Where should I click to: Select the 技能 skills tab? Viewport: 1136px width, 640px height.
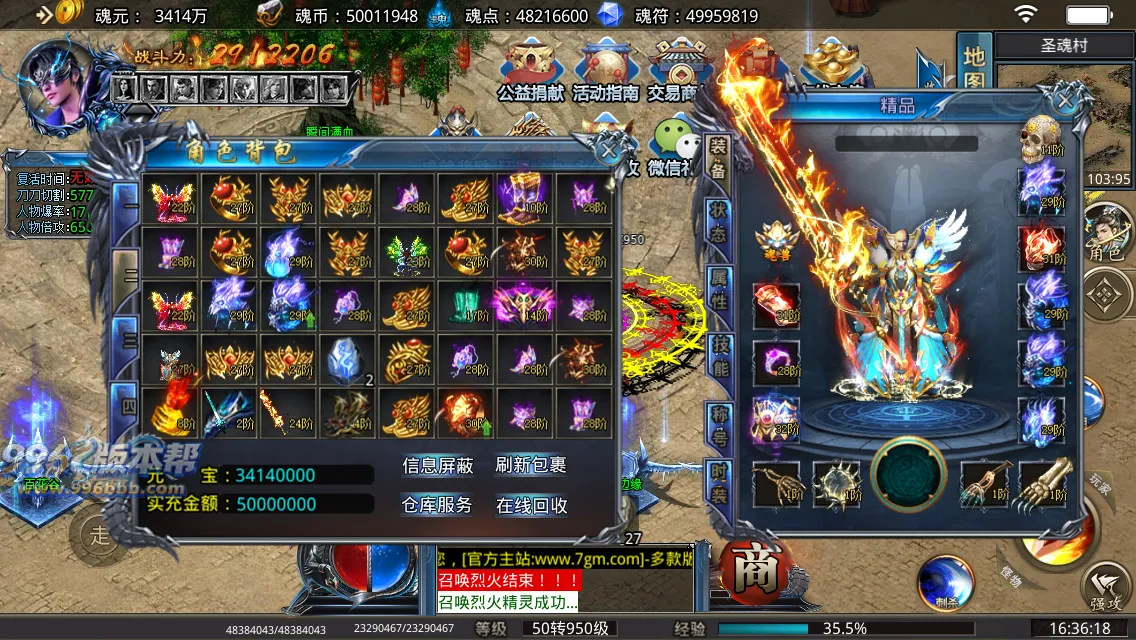click(x=718, y=355)
